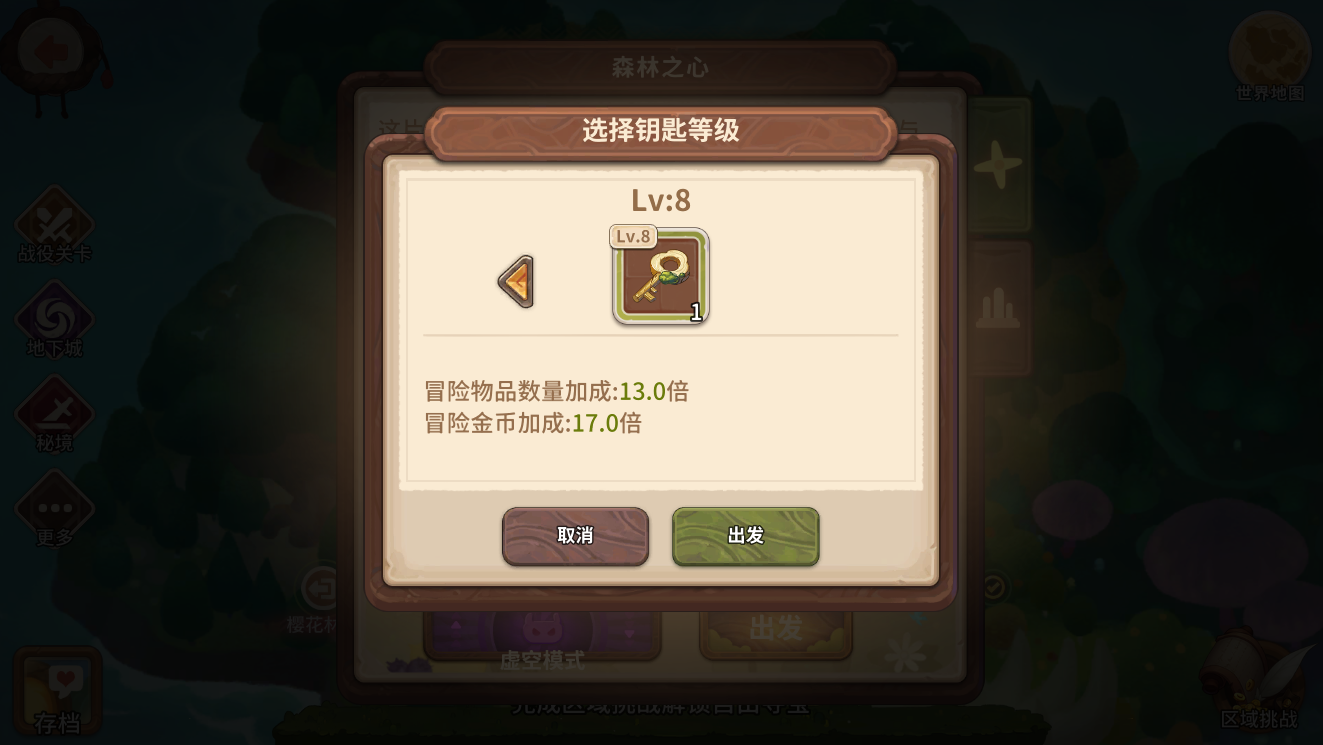Click left arrow to view lower key level
1323x745 pixels.
pos(516,281)
